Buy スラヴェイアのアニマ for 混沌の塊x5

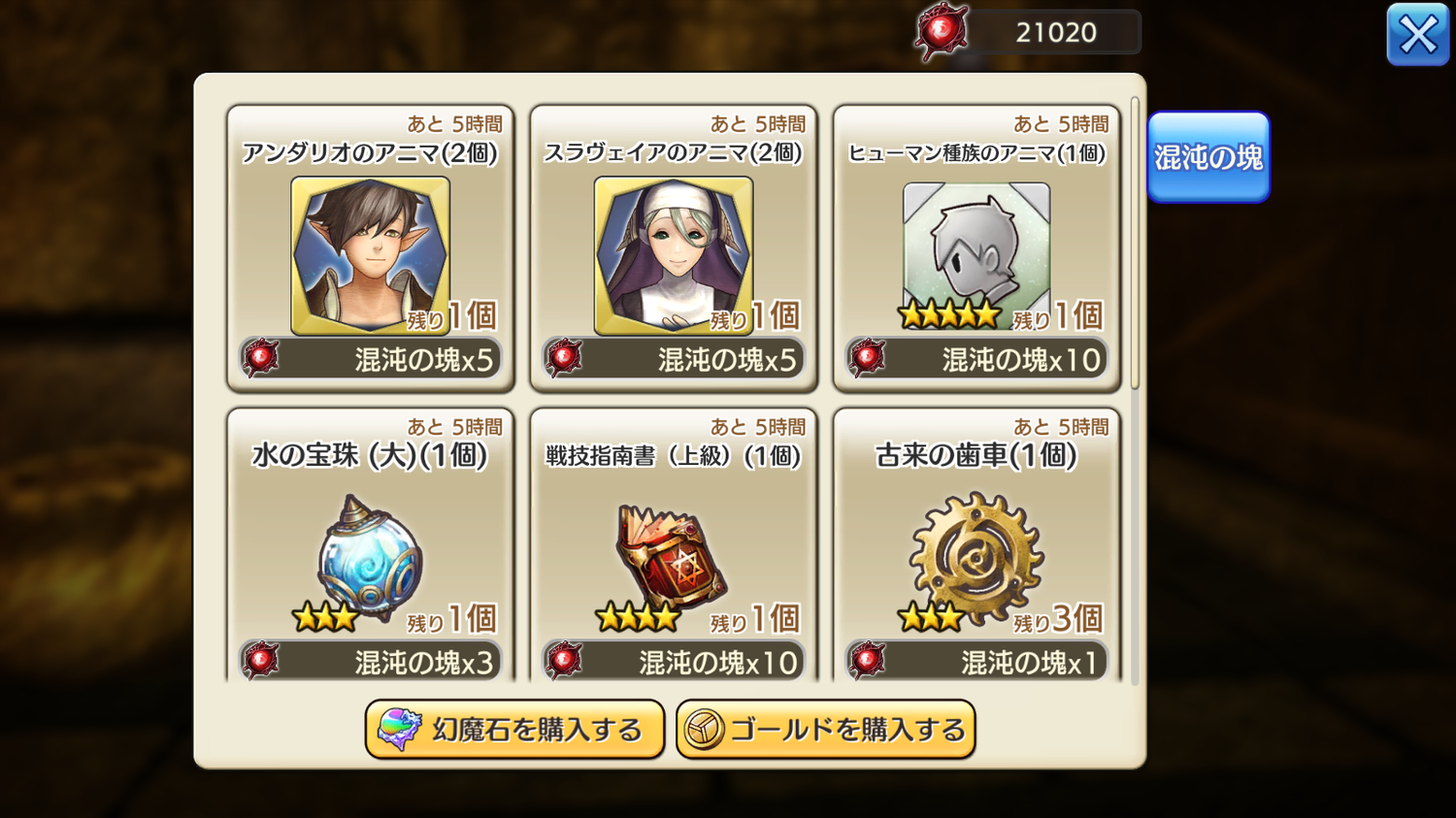674,360
